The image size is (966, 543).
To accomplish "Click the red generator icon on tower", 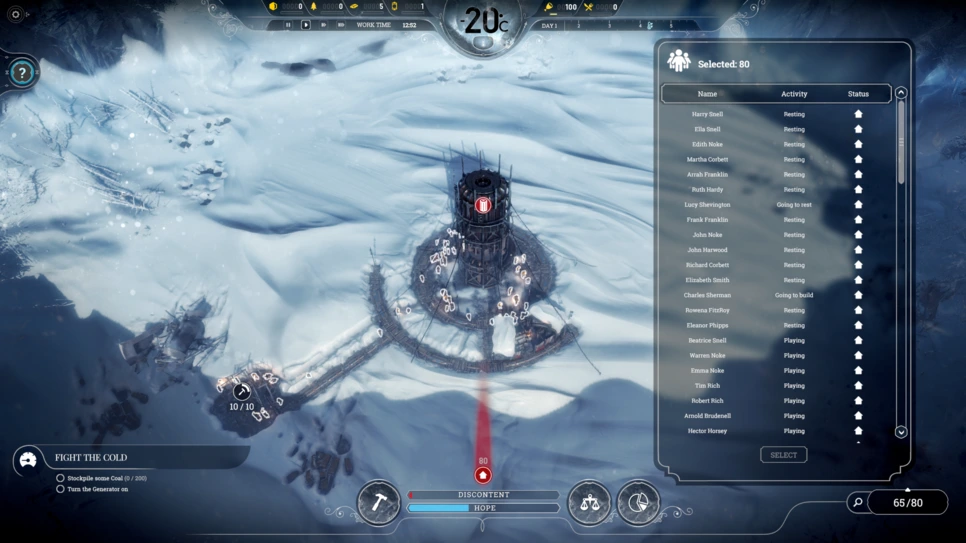I will [483, 205].
